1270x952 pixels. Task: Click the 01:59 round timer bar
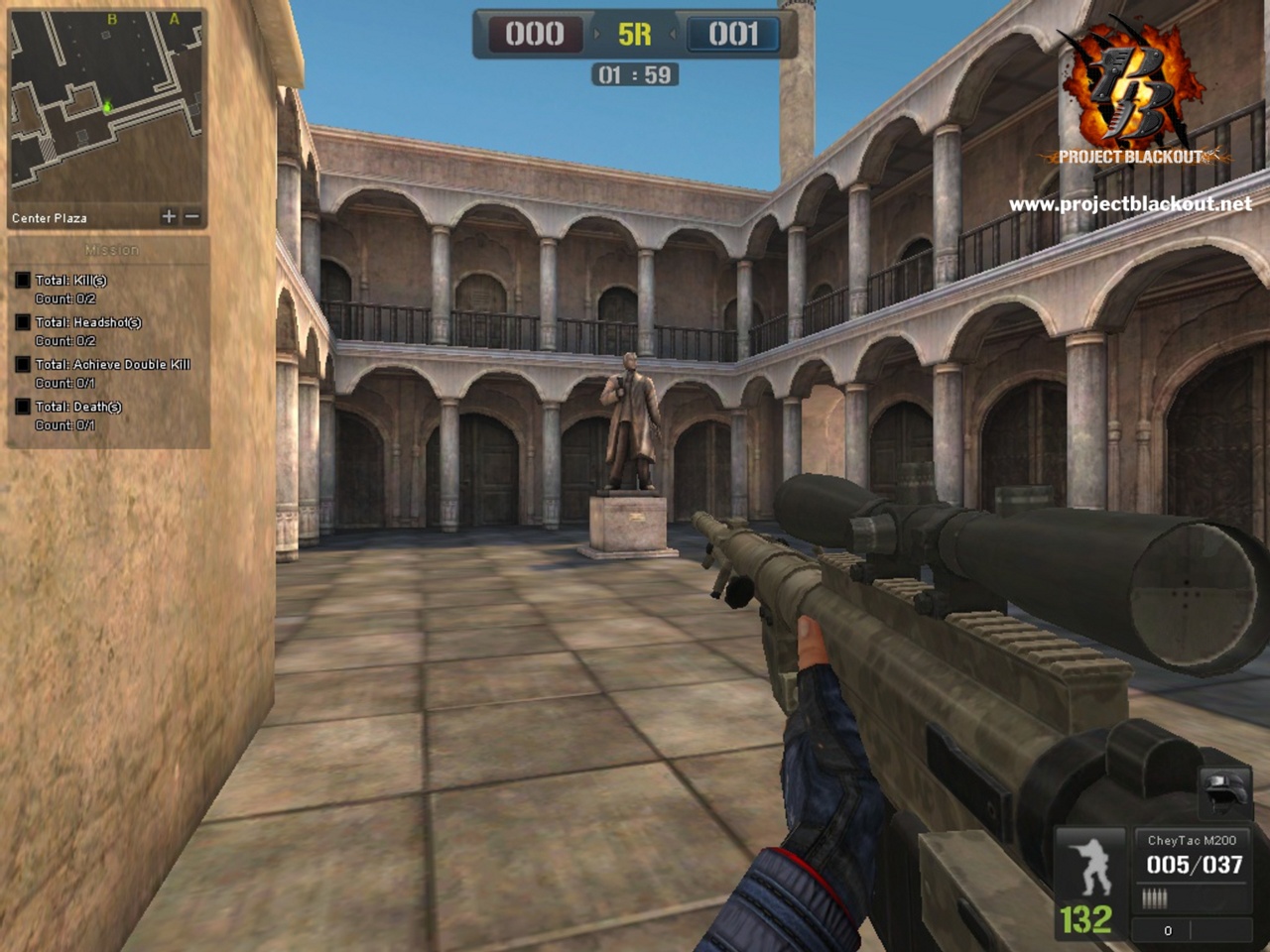[x=635, y=72]
